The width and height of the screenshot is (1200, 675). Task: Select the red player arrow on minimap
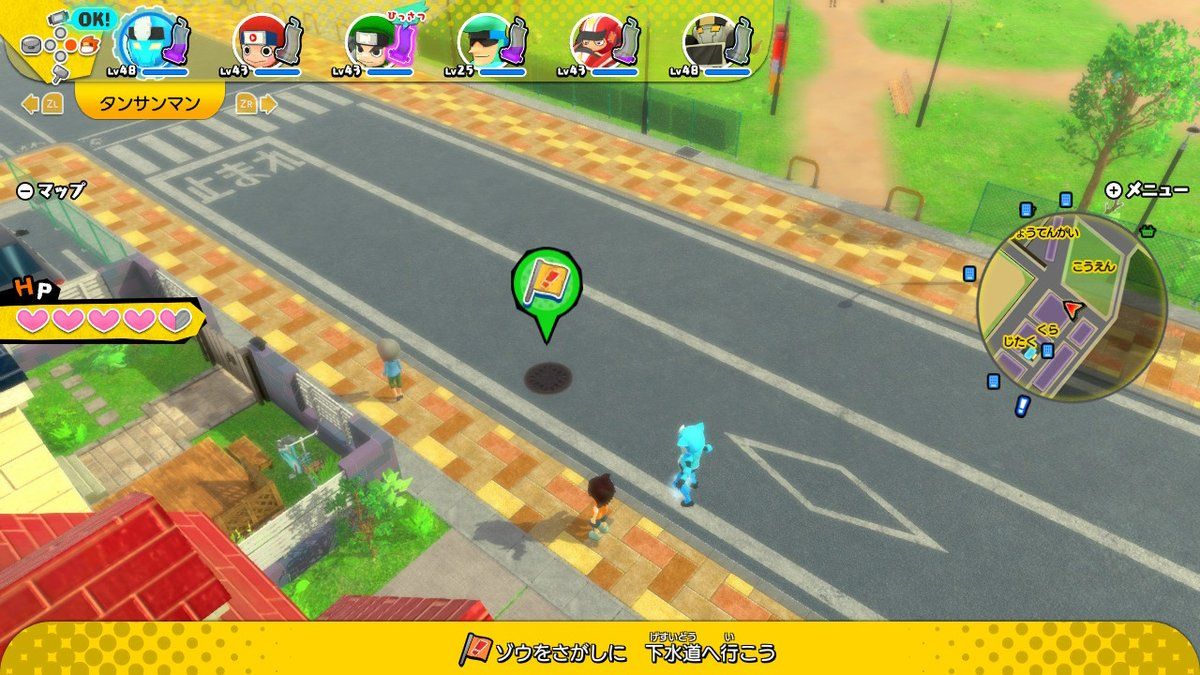coord(1075,309)
